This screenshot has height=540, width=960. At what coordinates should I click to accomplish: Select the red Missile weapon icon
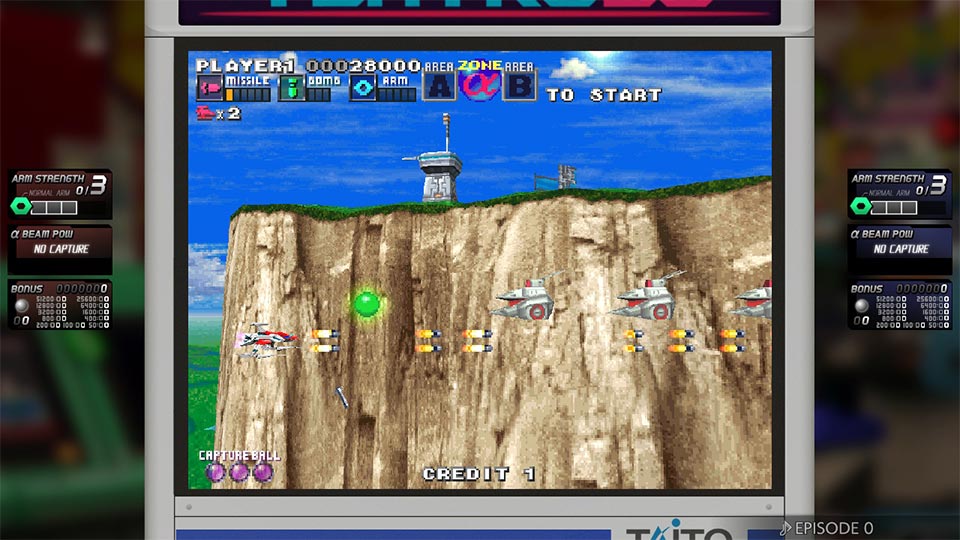(209, 88)
